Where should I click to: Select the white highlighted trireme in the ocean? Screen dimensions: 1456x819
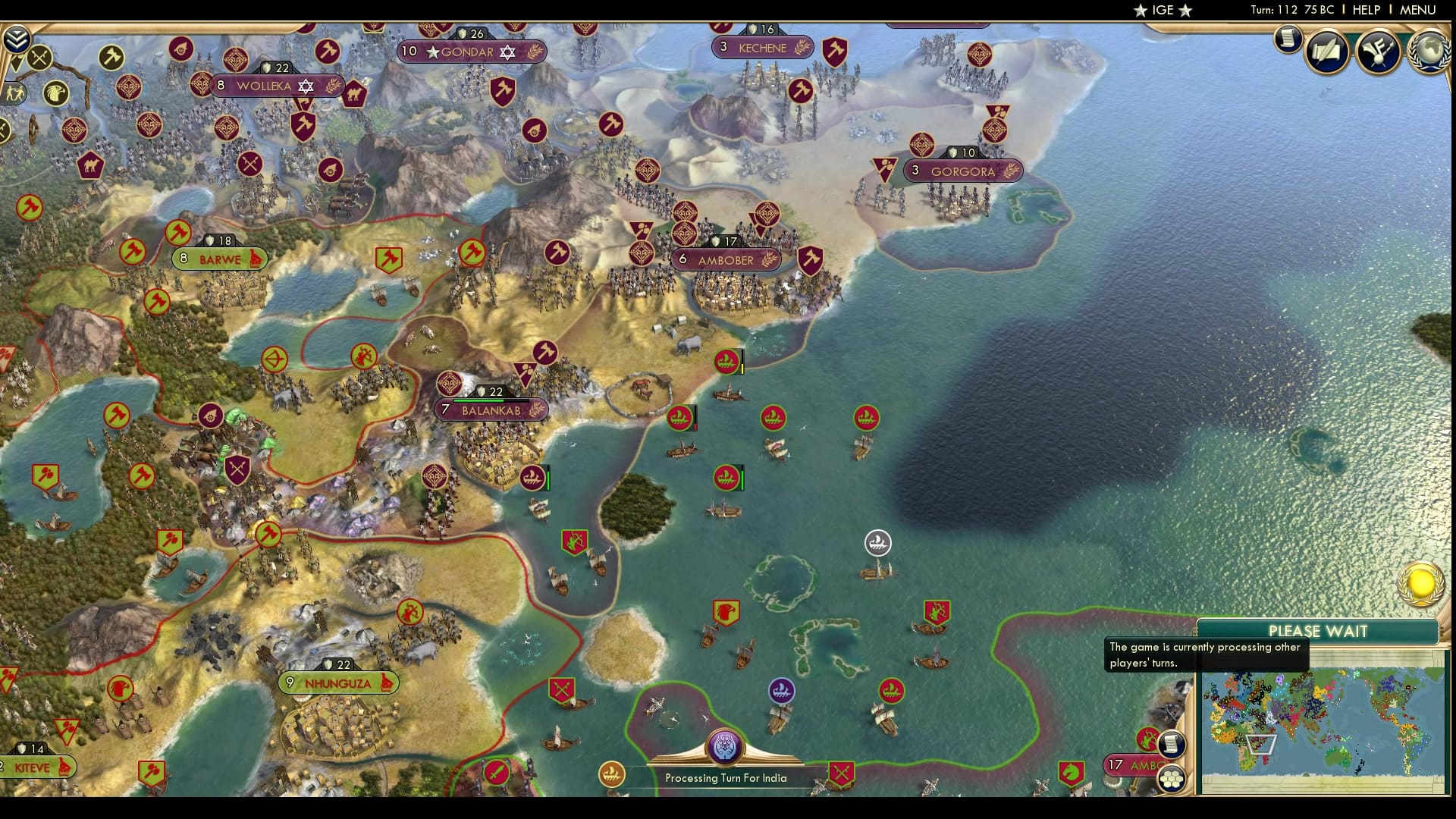tap(878, 544)
